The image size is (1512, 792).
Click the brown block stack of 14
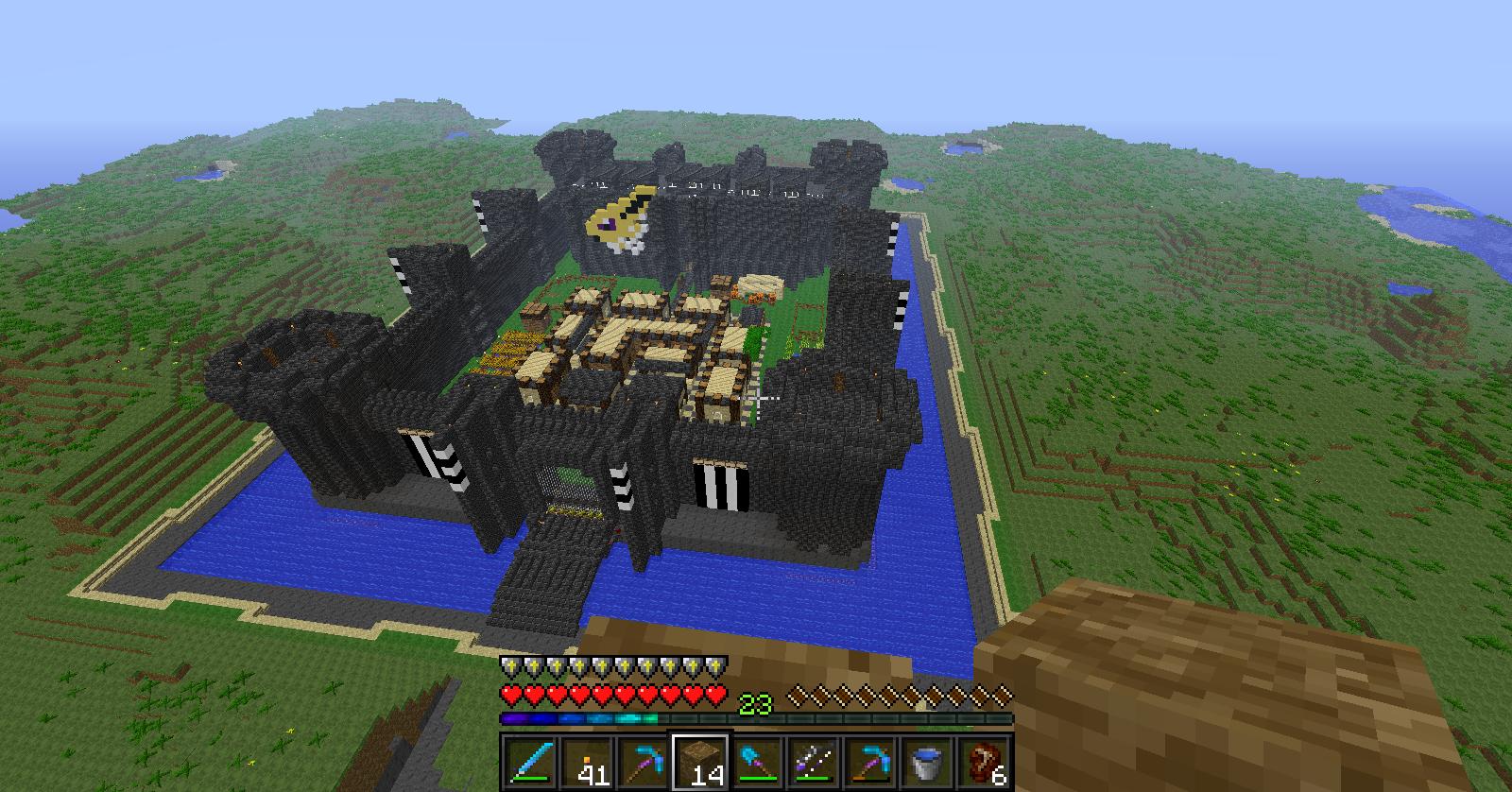700,762
